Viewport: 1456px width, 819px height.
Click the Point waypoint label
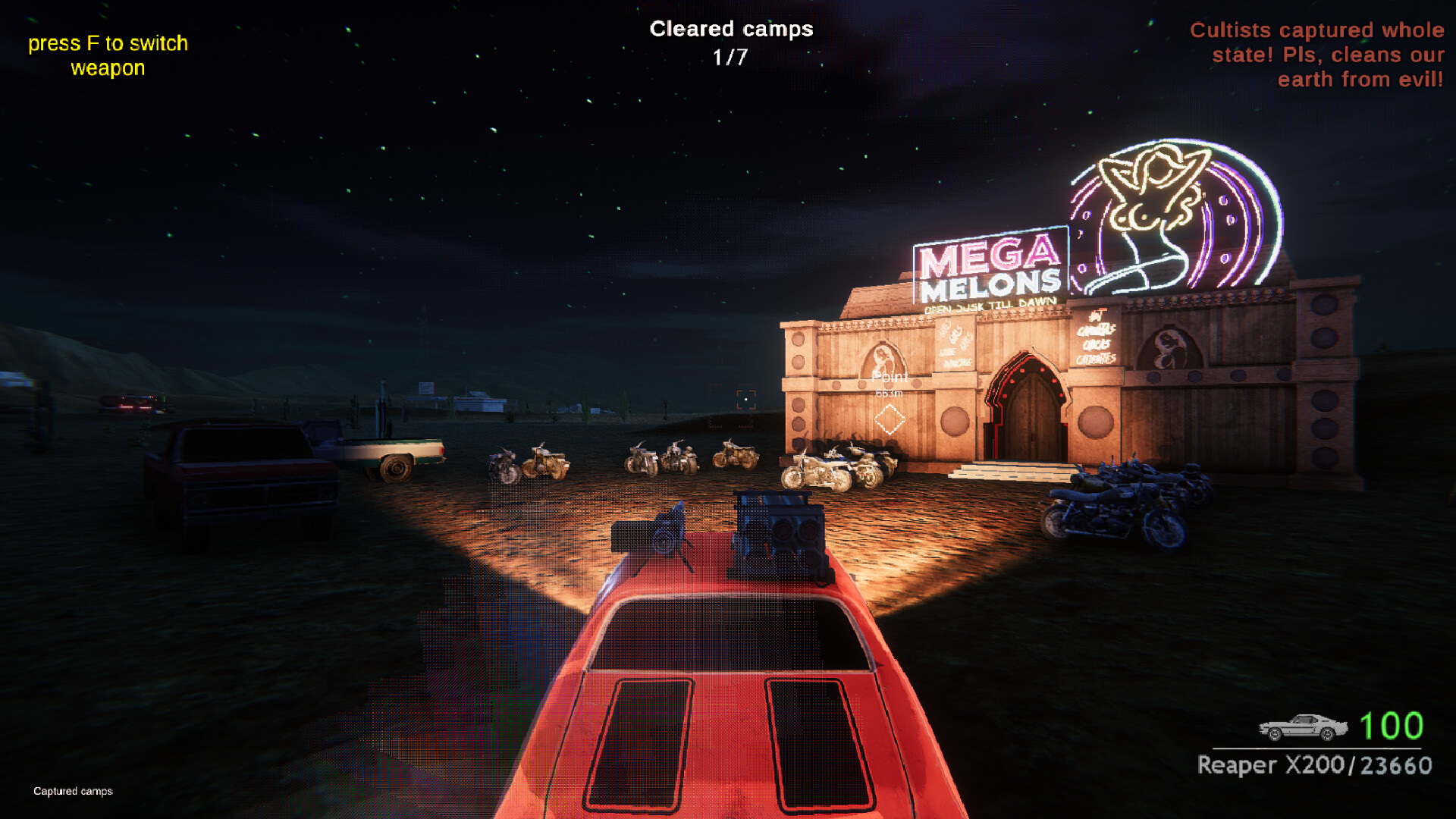click(x=890, y=377)
